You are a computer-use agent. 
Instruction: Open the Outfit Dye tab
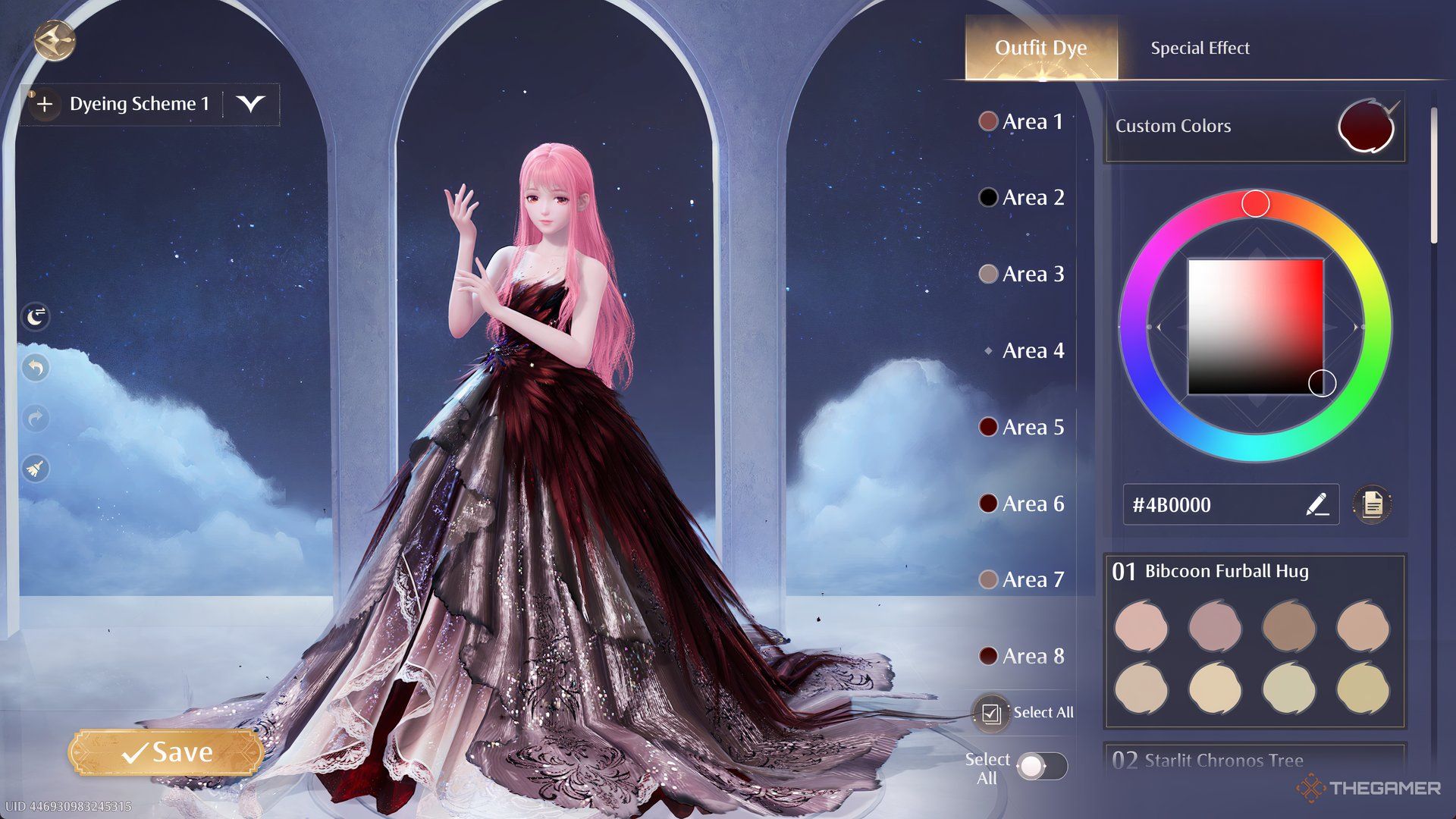[x=1040, y=48]
